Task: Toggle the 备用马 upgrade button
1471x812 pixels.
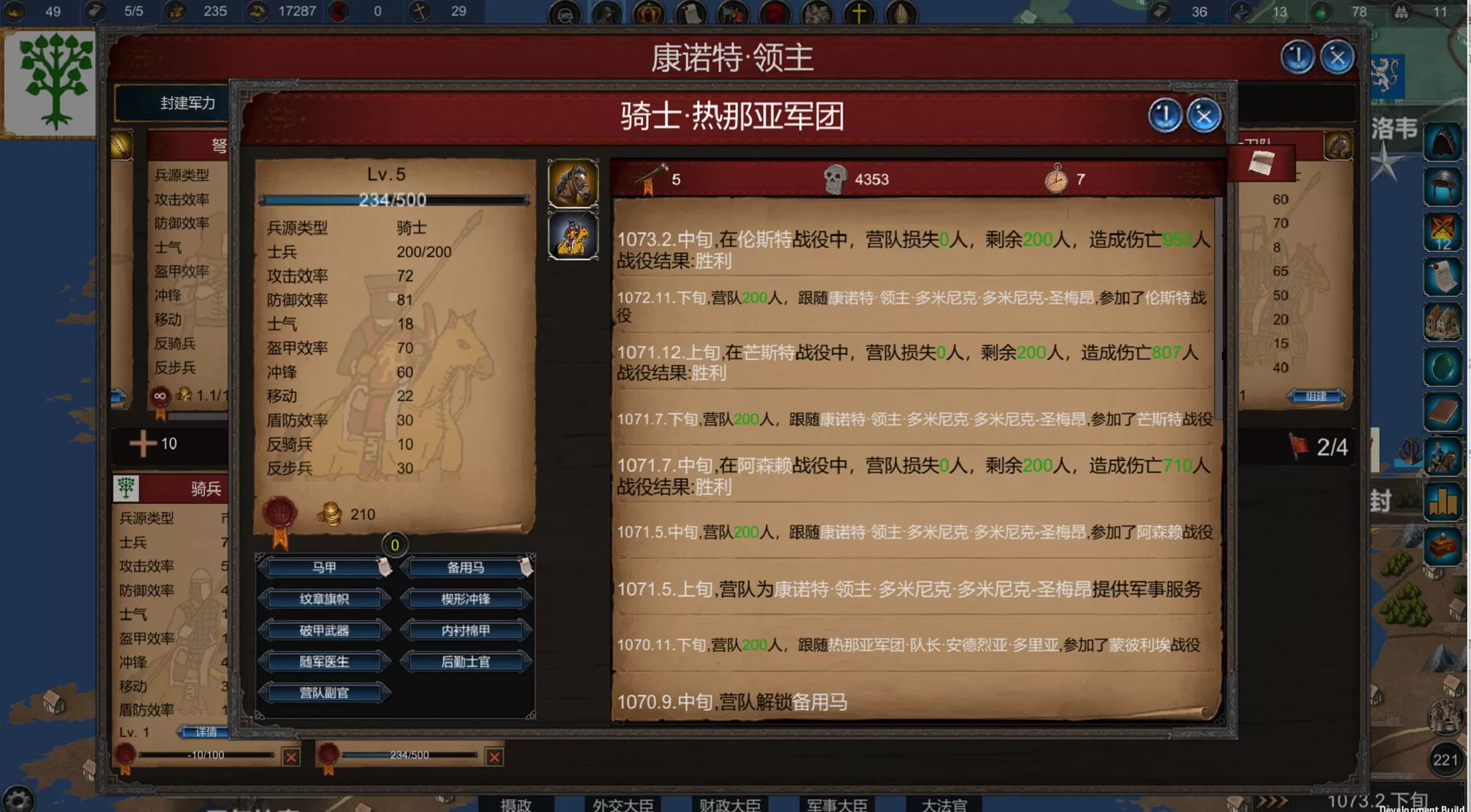Action: [x=467, y=568]
